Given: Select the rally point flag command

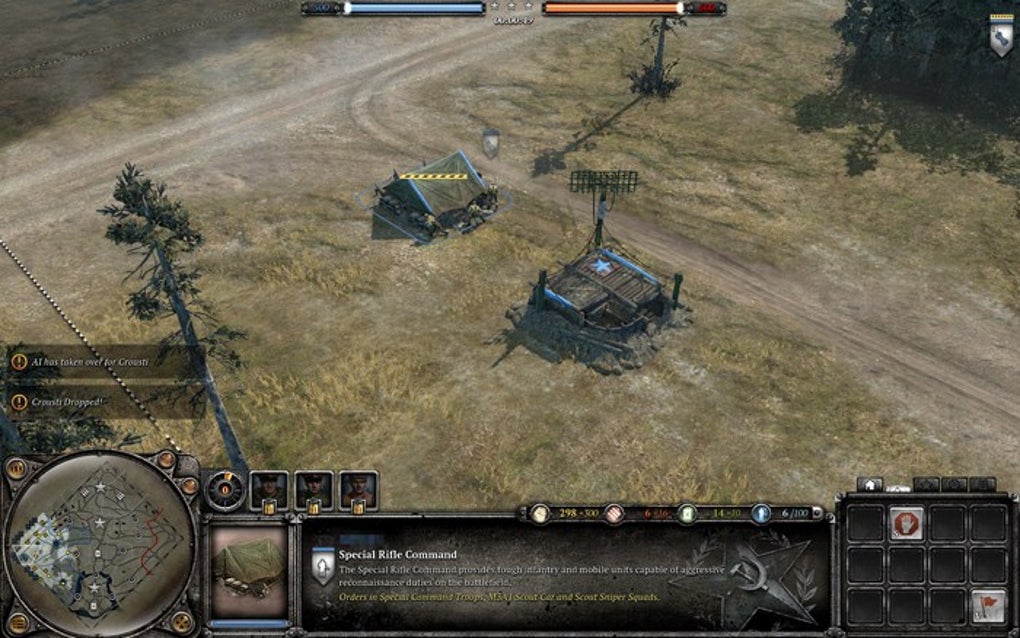Looking at the screenshot, I should tap(988, 605).
